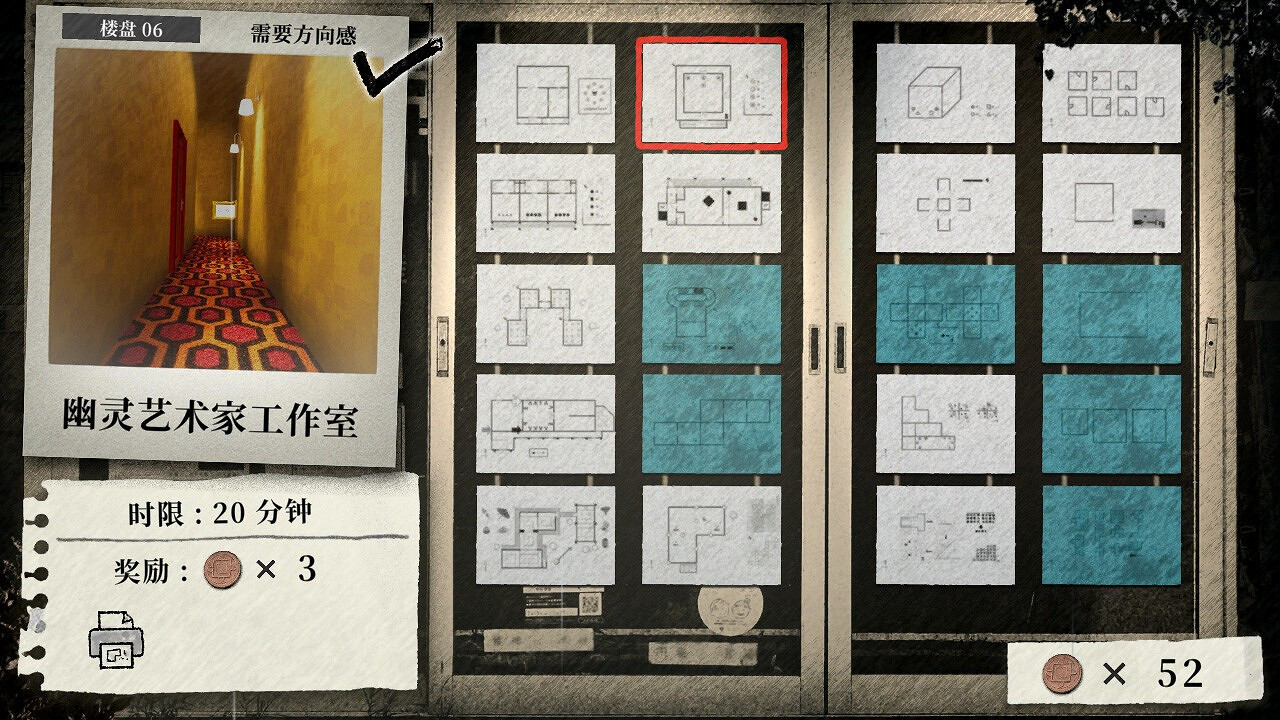Select the staircase-pattern blueprint
The image size is (1280, 720).
pos(944,424)
